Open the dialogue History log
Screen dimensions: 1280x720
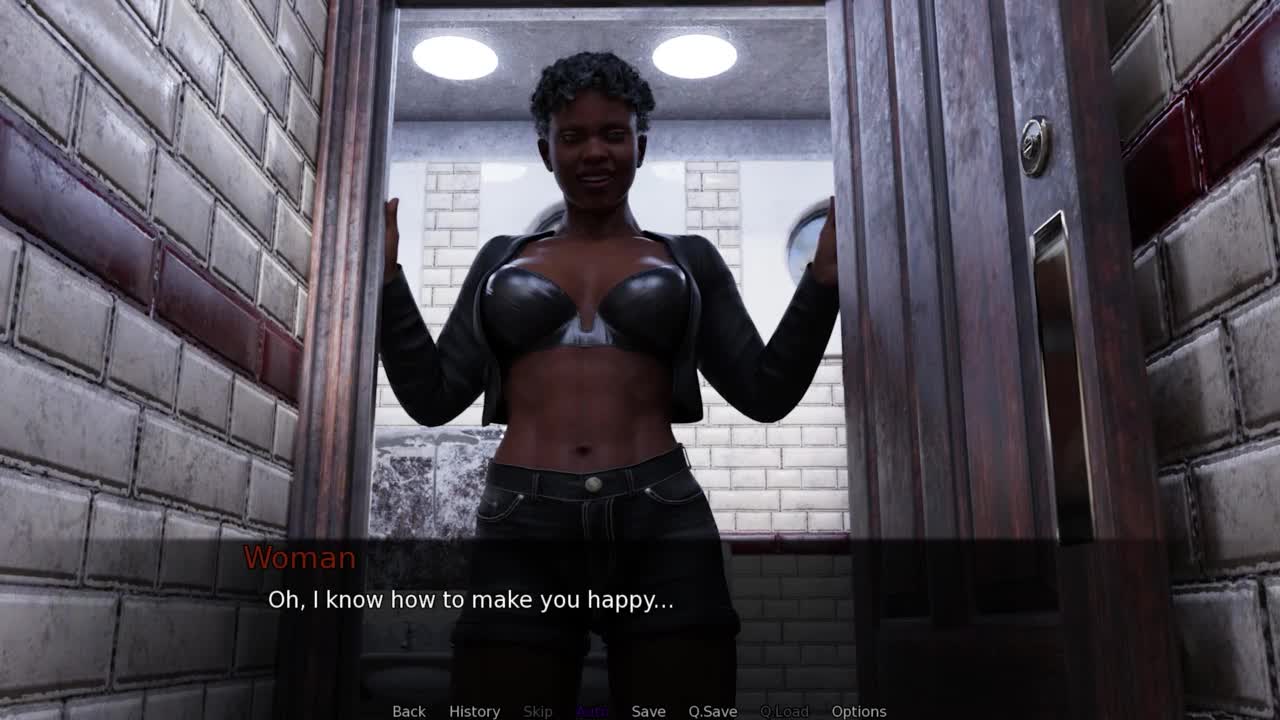pyautogui.click(x=474, y=711)
